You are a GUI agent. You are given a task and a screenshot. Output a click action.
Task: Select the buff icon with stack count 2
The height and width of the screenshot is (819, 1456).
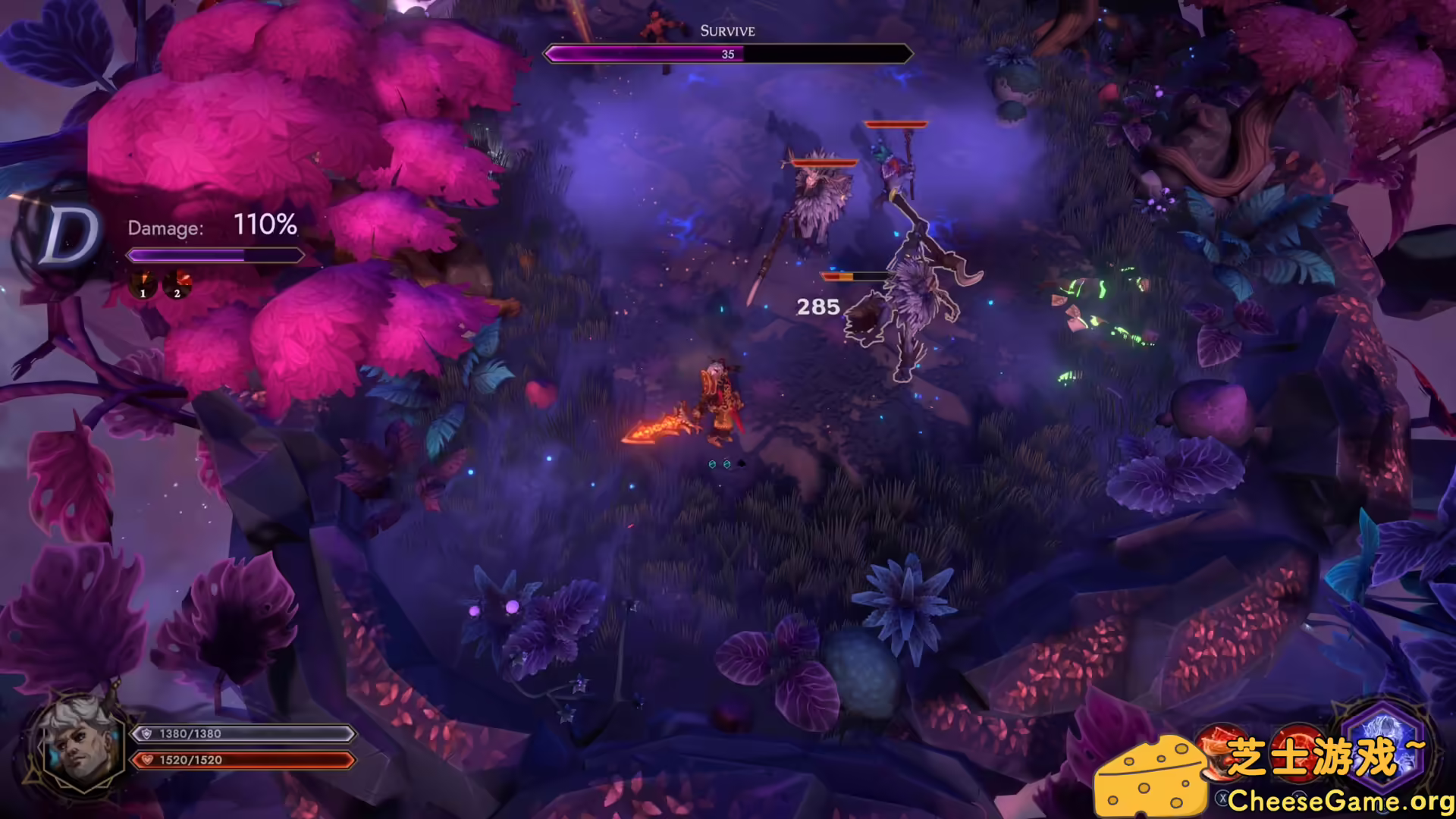177,284
